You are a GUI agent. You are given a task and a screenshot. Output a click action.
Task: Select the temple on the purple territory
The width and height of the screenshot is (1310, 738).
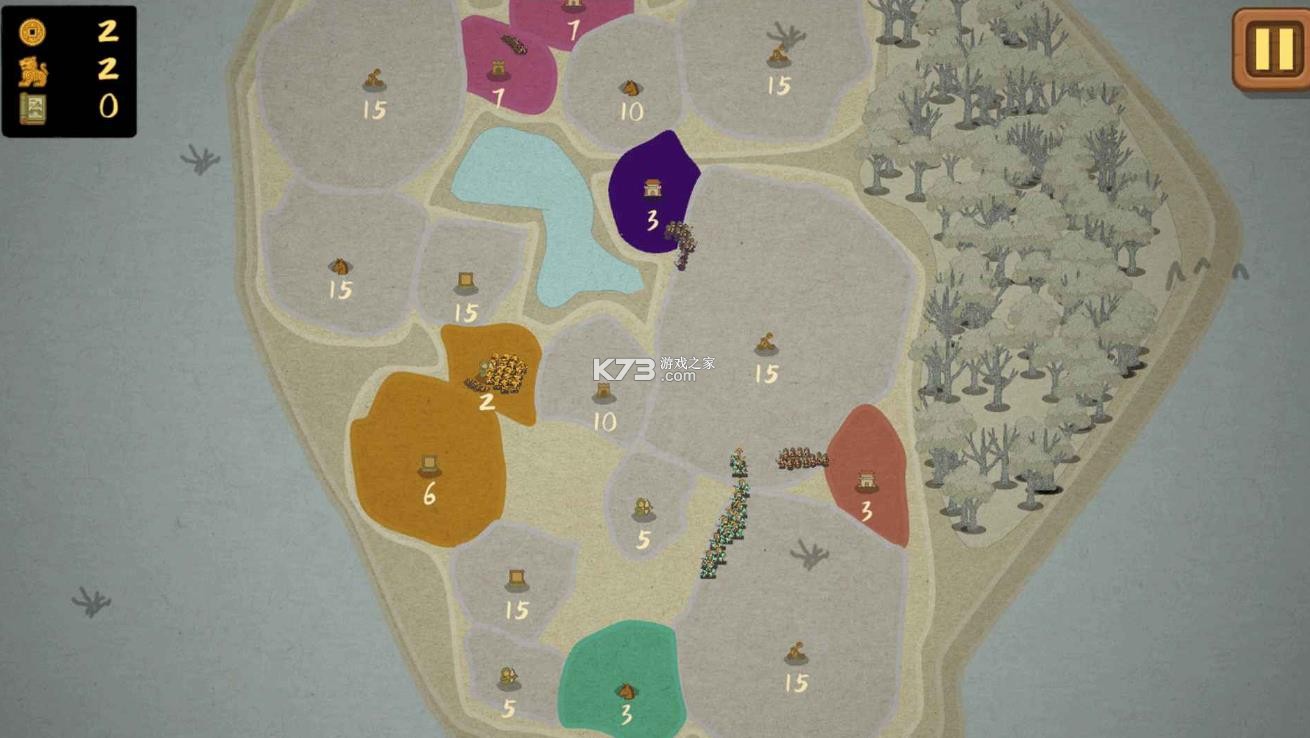click(655, 188)
